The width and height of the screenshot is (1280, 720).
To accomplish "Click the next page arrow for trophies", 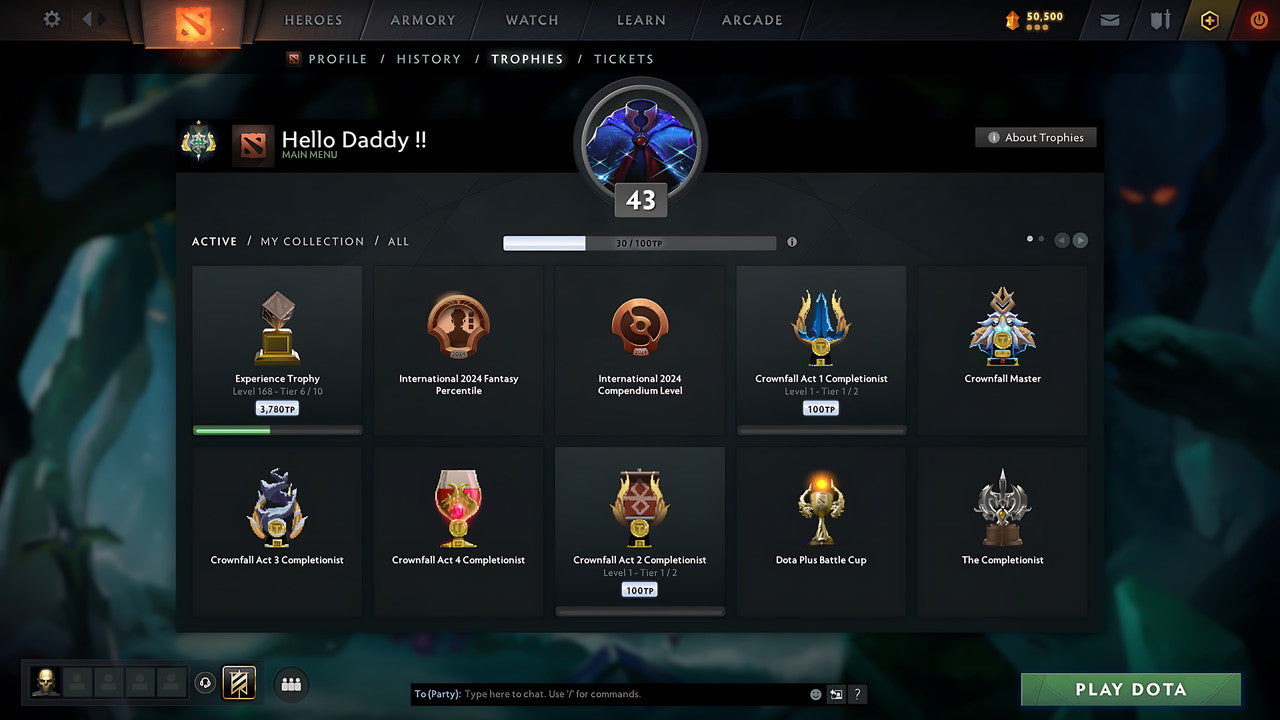I will (x=1080, y=240).
